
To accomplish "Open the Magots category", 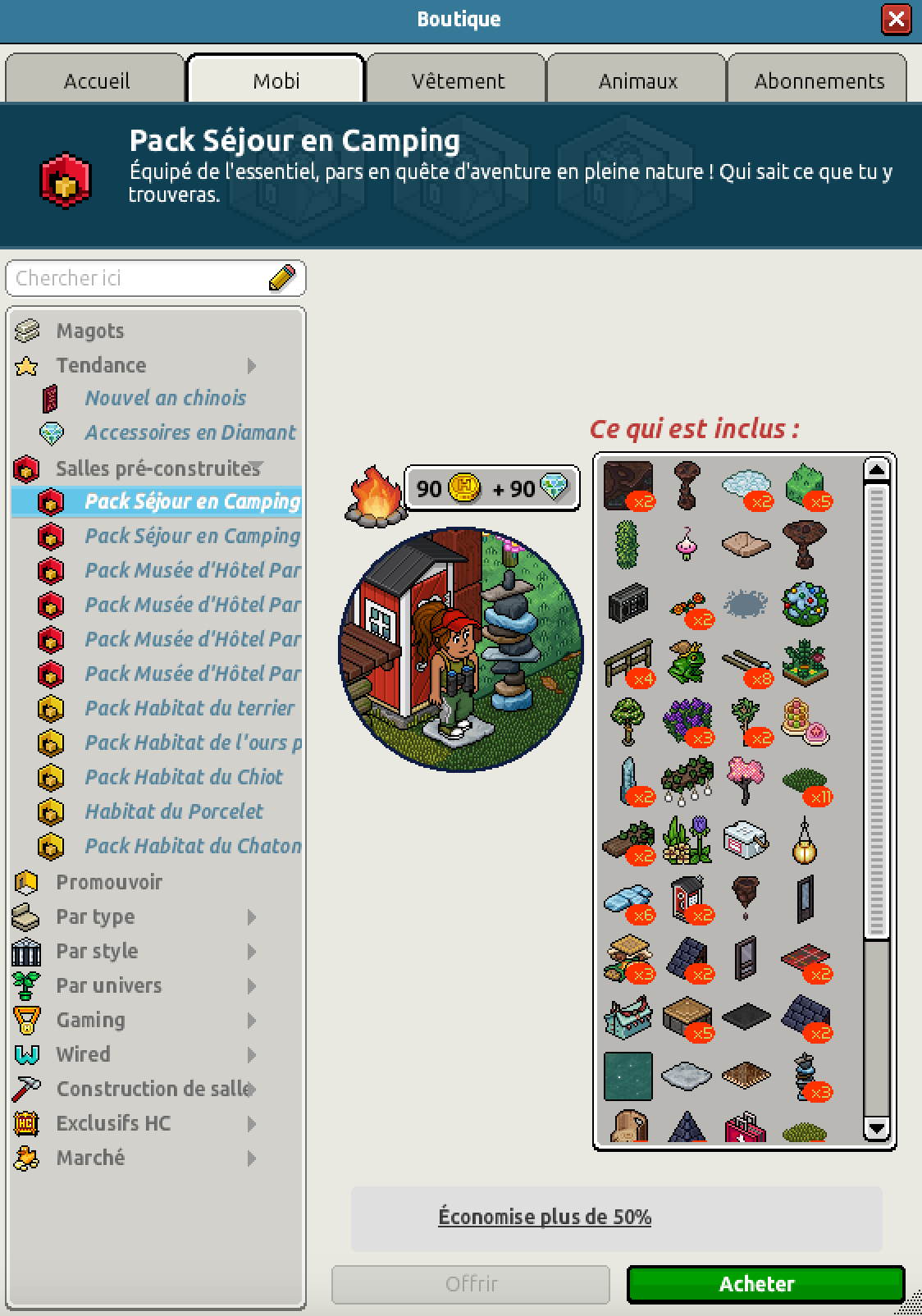I will [90, 331].
